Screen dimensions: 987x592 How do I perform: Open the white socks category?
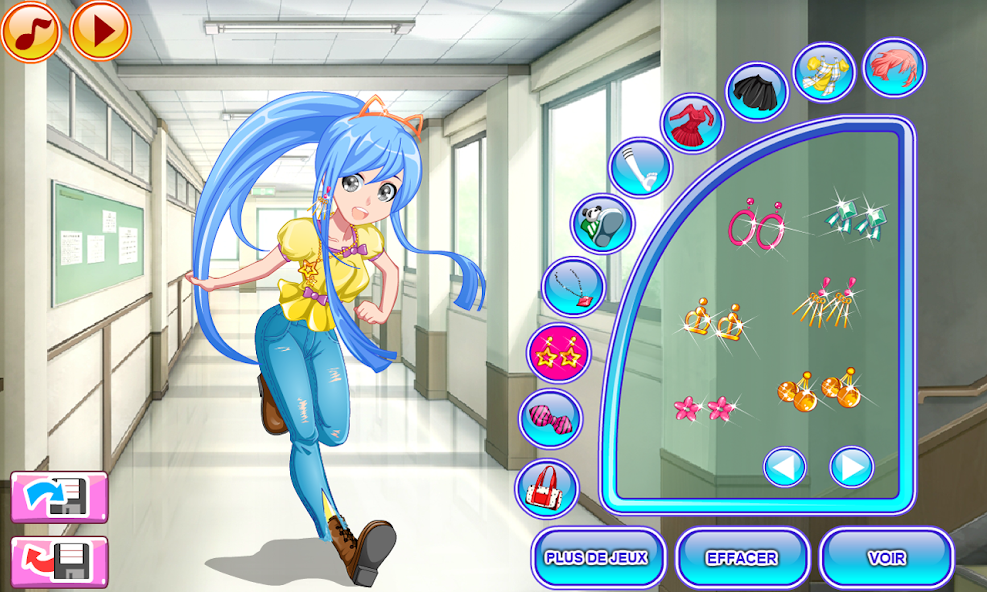click(x=639, y=168)
